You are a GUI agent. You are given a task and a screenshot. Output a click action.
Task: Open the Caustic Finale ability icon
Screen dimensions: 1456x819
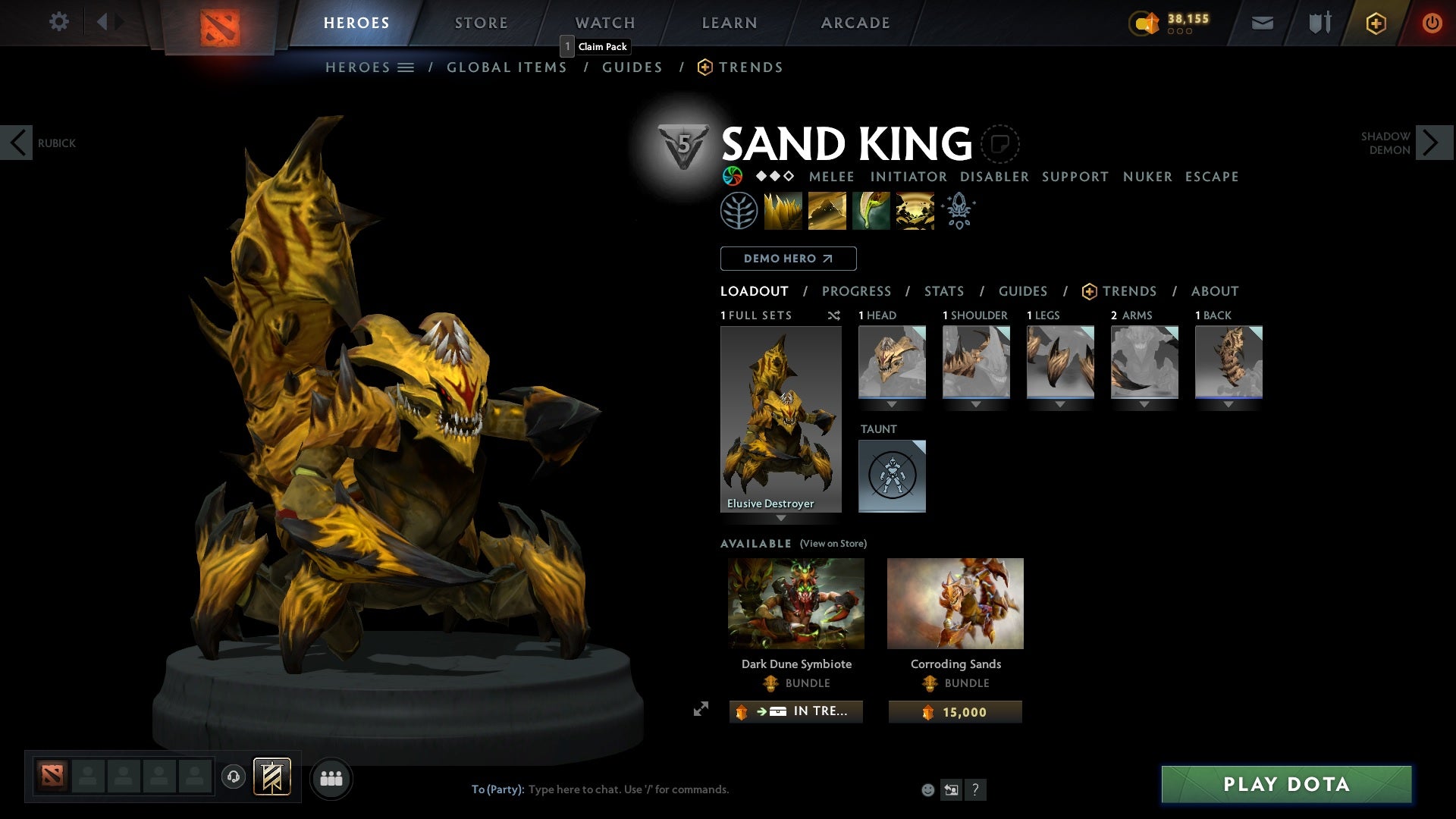click(x=871, y=211)
